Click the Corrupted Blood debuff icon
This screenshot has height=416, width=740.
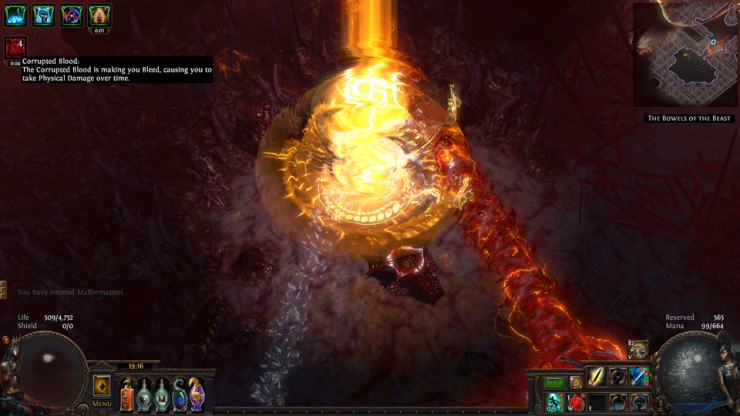click(x=15, y=47)
